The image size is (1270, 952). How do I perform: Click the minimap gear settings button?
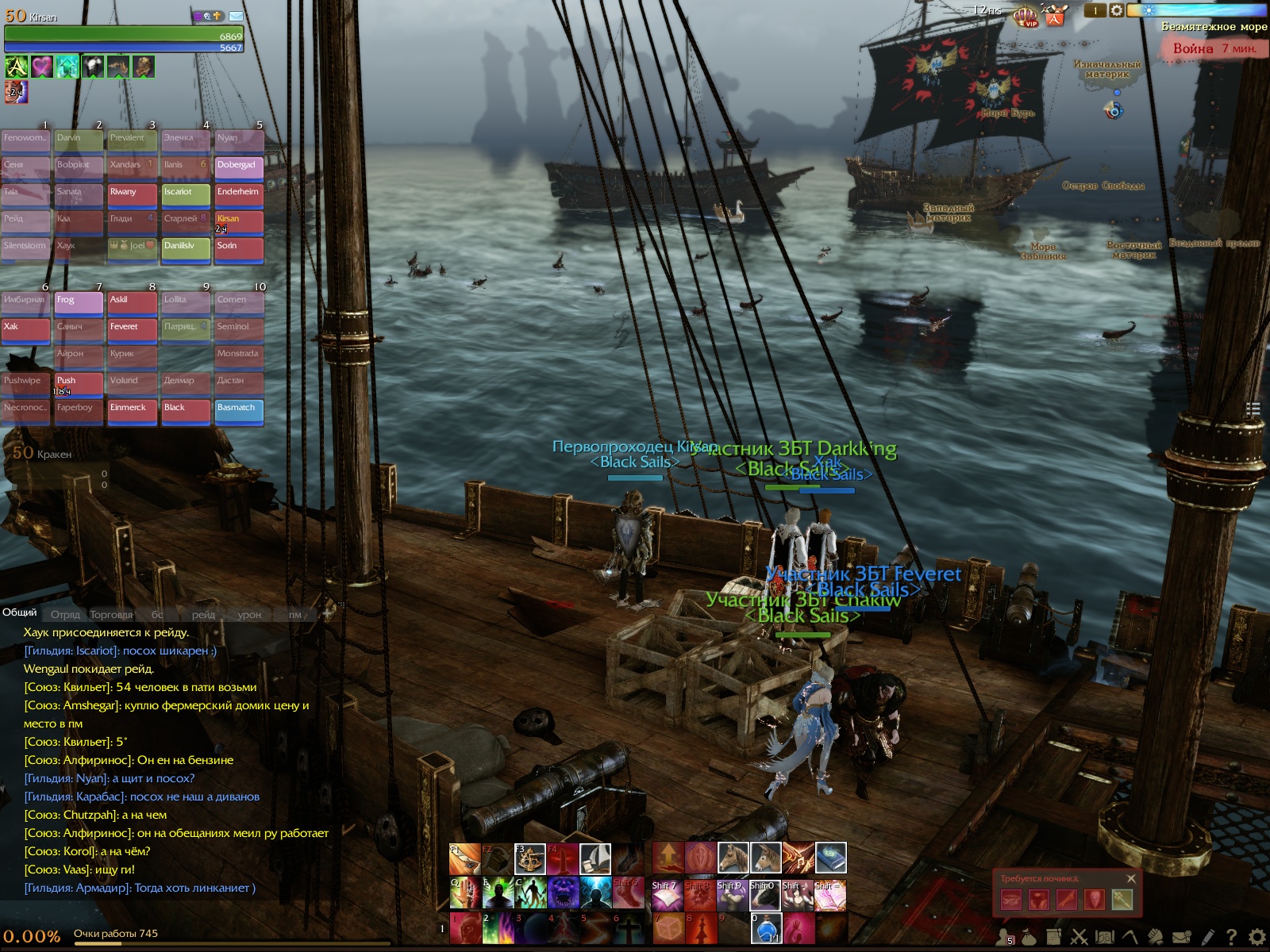[1117, 10]
